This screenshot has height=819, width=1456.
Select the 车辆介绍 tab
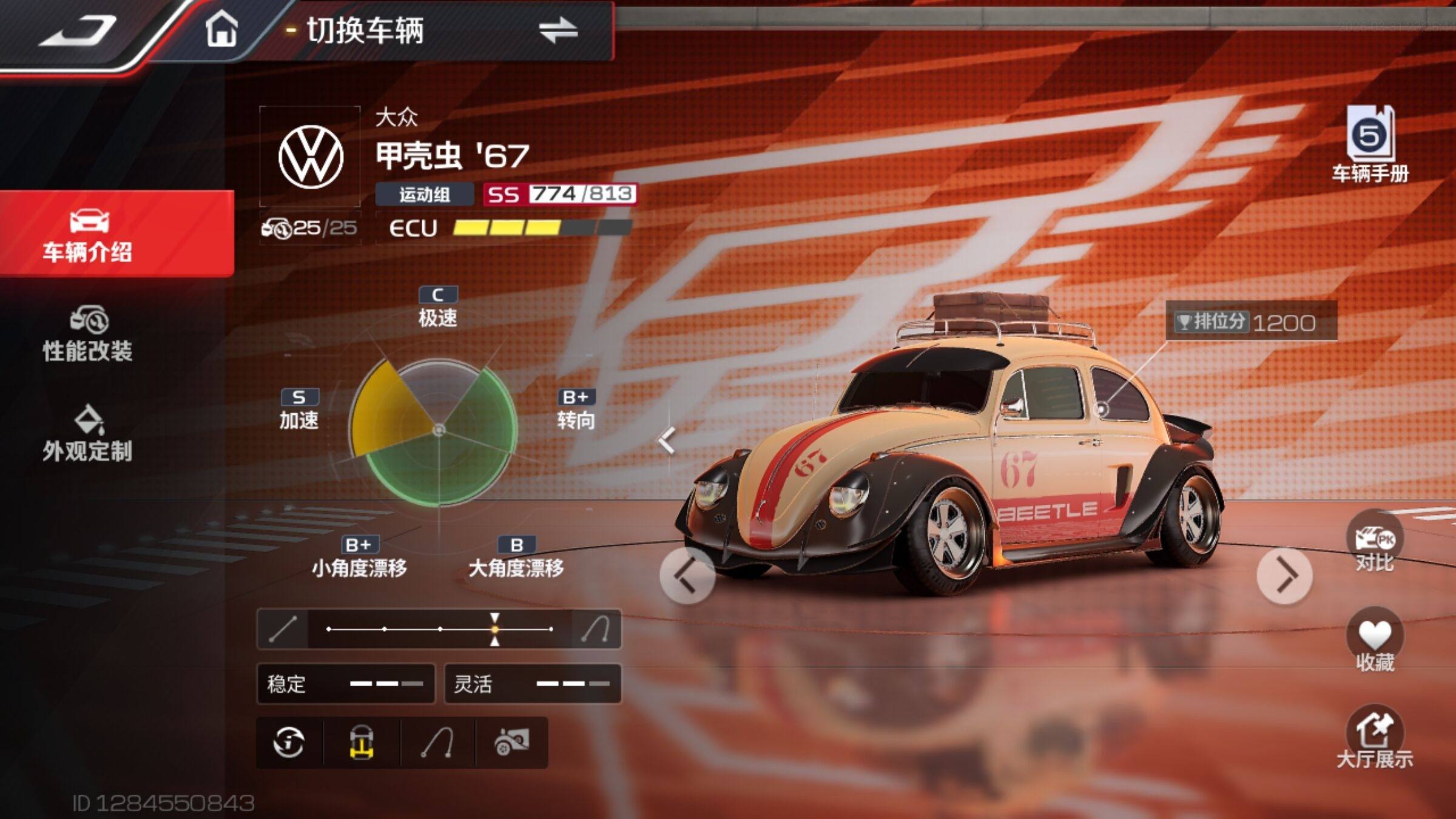pyautogui.click(x=89, y=235)
